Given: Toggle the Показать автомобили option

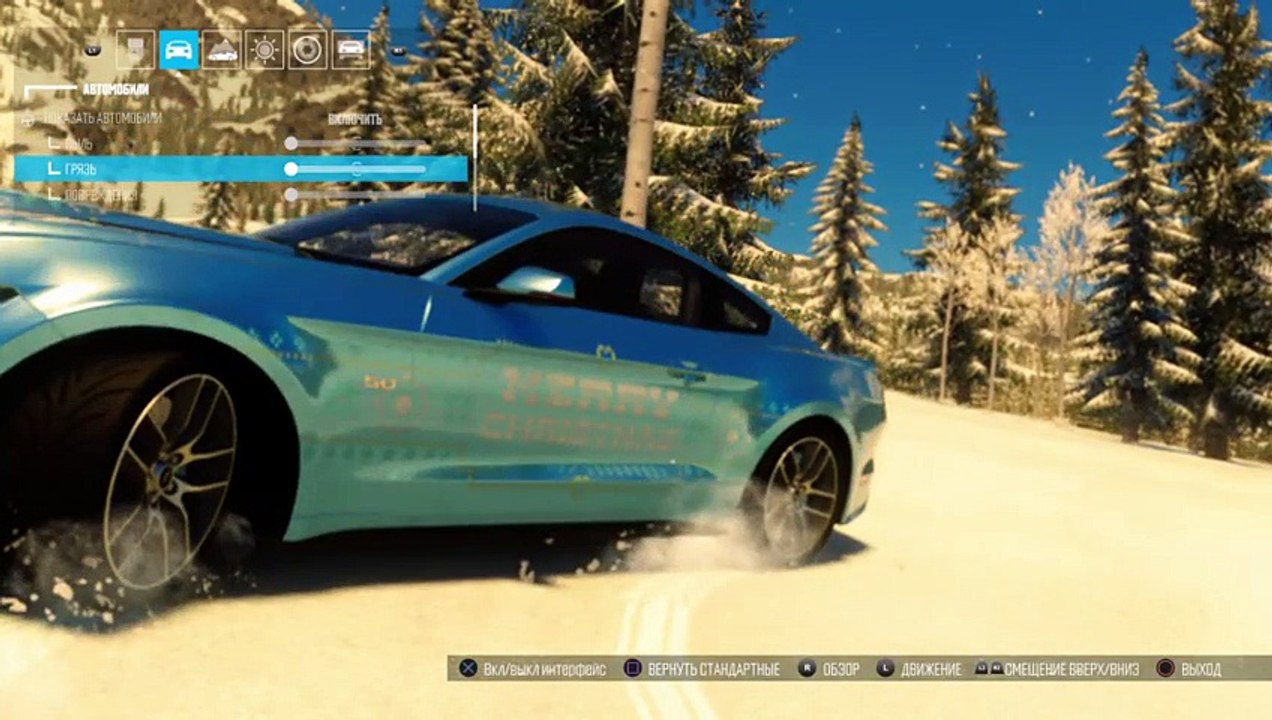Looking at the screenshot, I should 355,119.
